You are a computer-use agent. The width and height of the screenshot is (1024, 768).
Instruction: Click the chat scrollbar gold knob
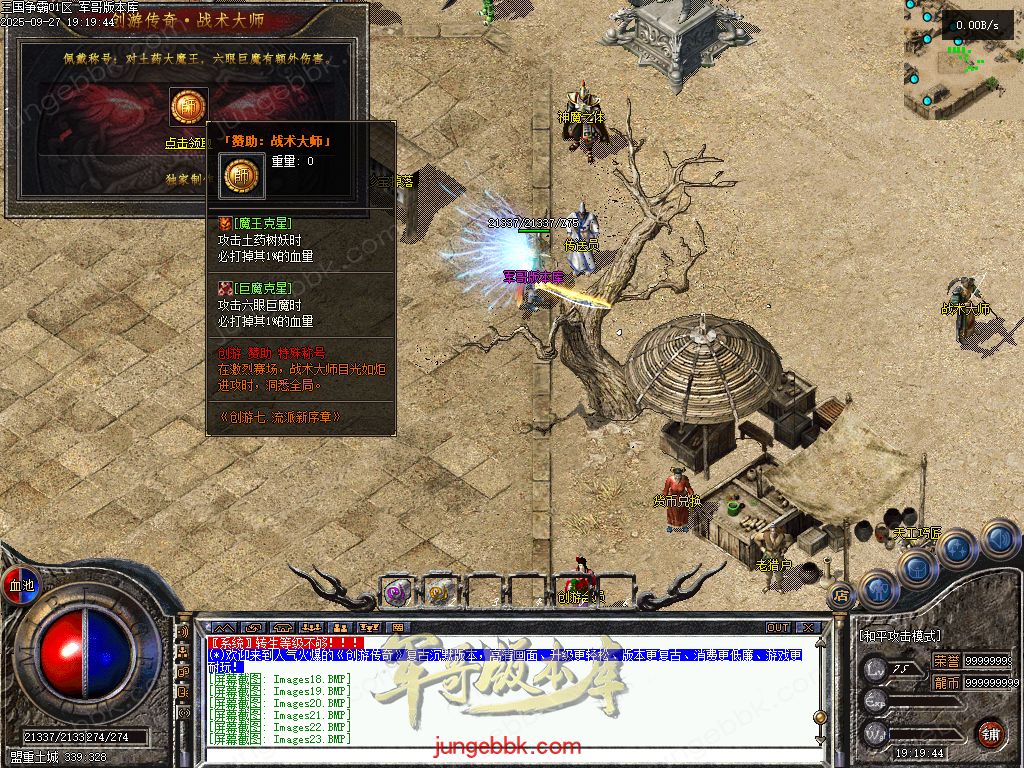tap(820, 716)
